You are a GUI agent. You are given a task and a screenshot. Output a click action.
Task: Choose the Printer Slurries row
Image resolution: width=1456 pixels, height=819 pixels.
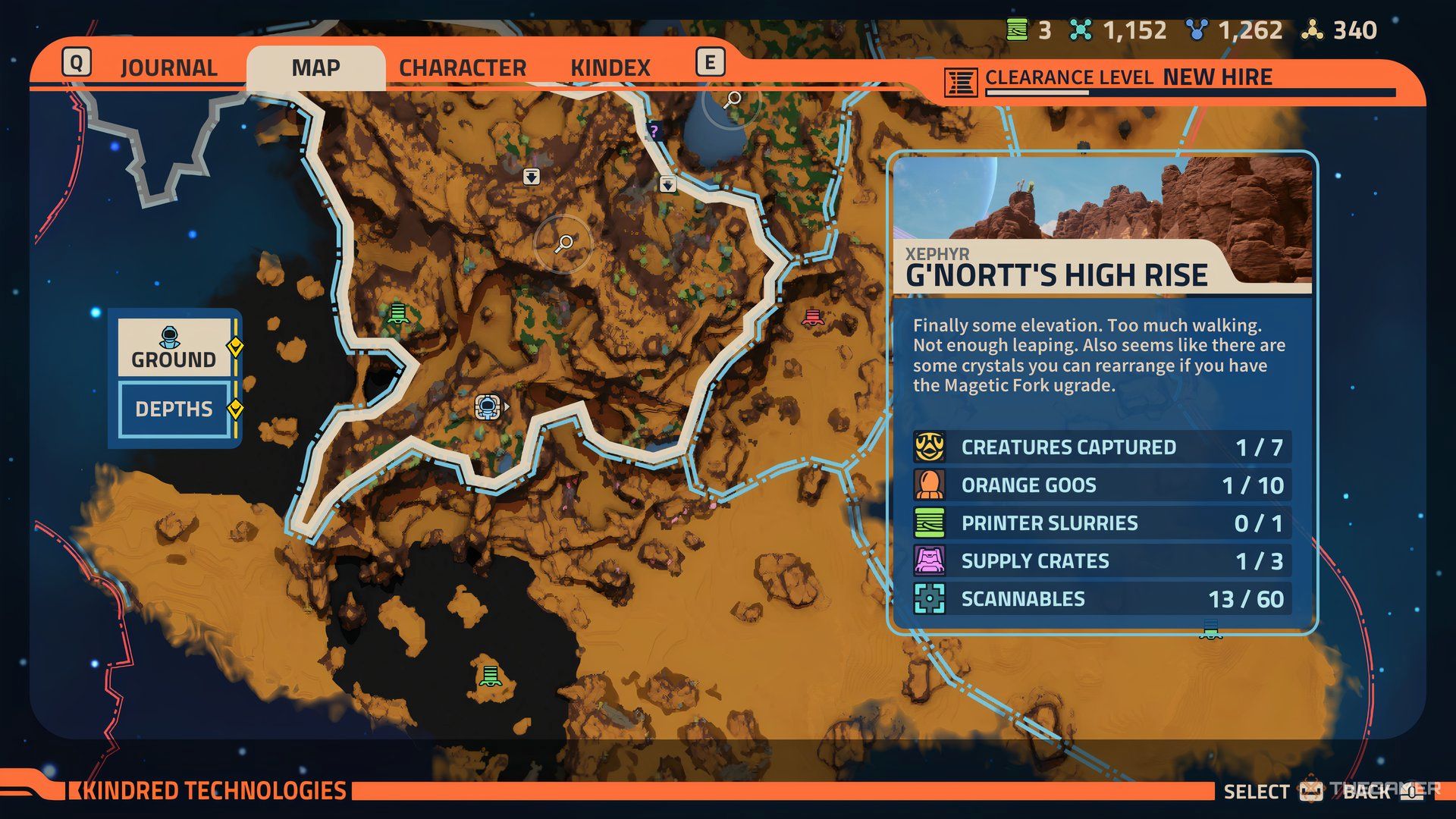click(x=1101, y=523)
